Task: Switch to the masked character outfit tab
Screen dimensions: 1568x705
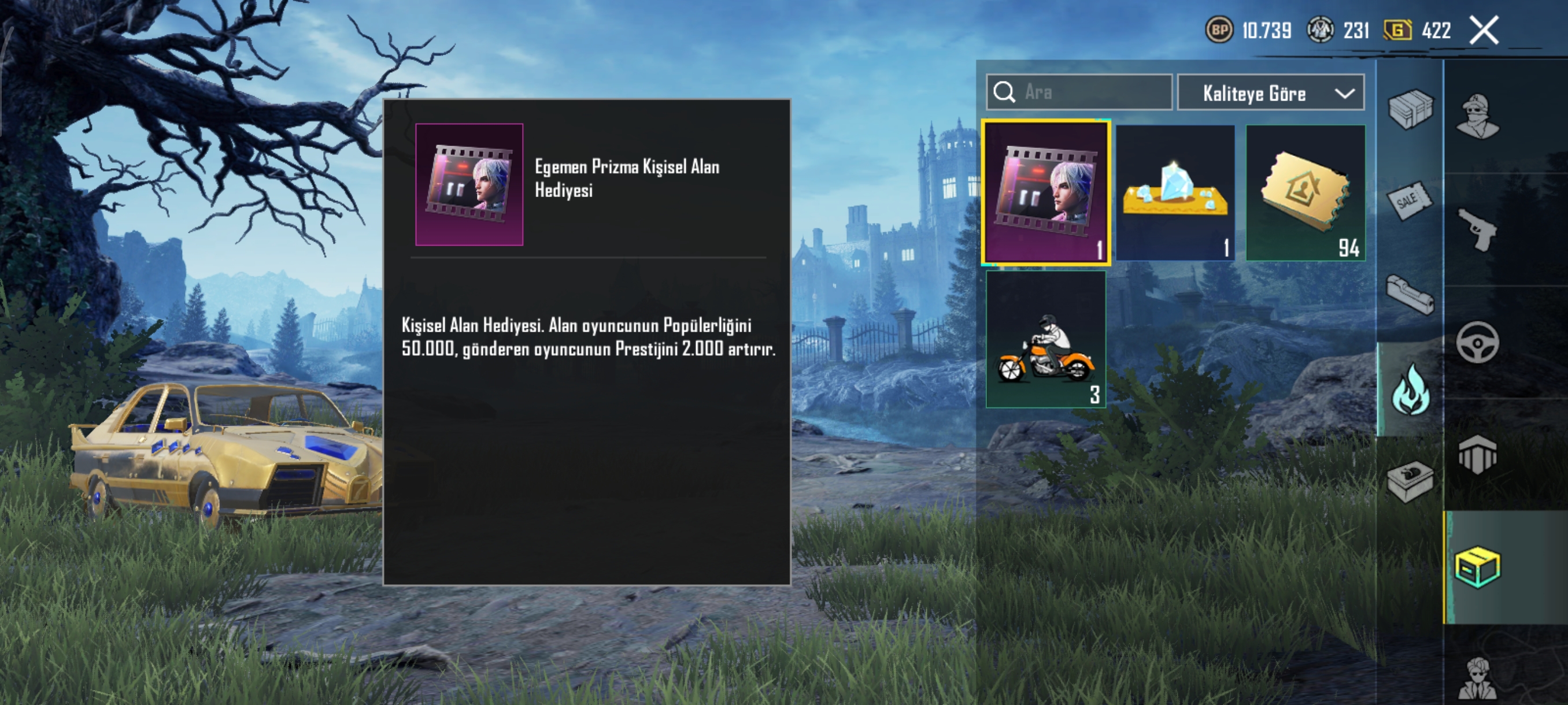Action: tap(1477, 116)
